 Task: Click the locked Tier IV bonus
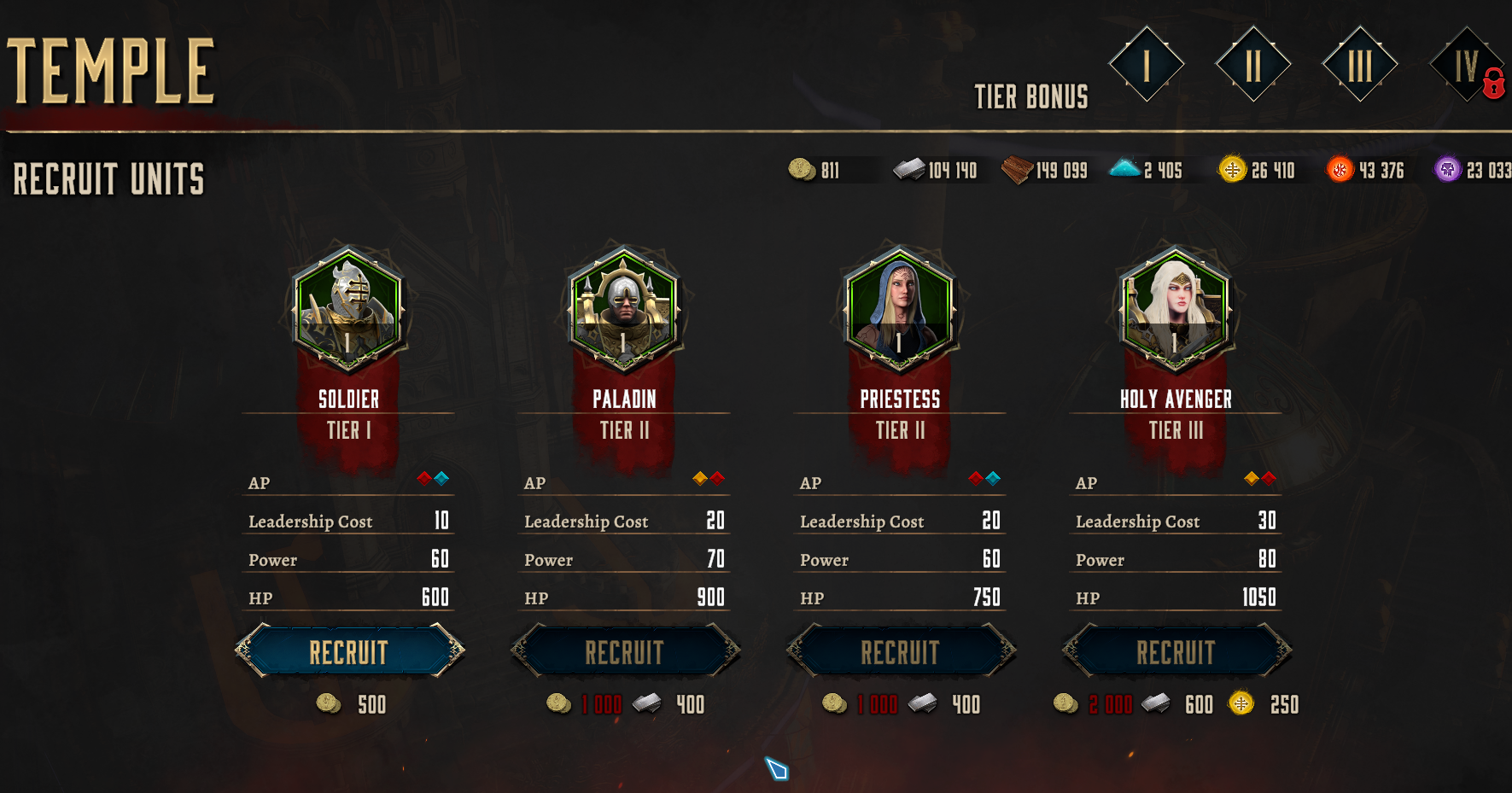(x=1466, y=65)
